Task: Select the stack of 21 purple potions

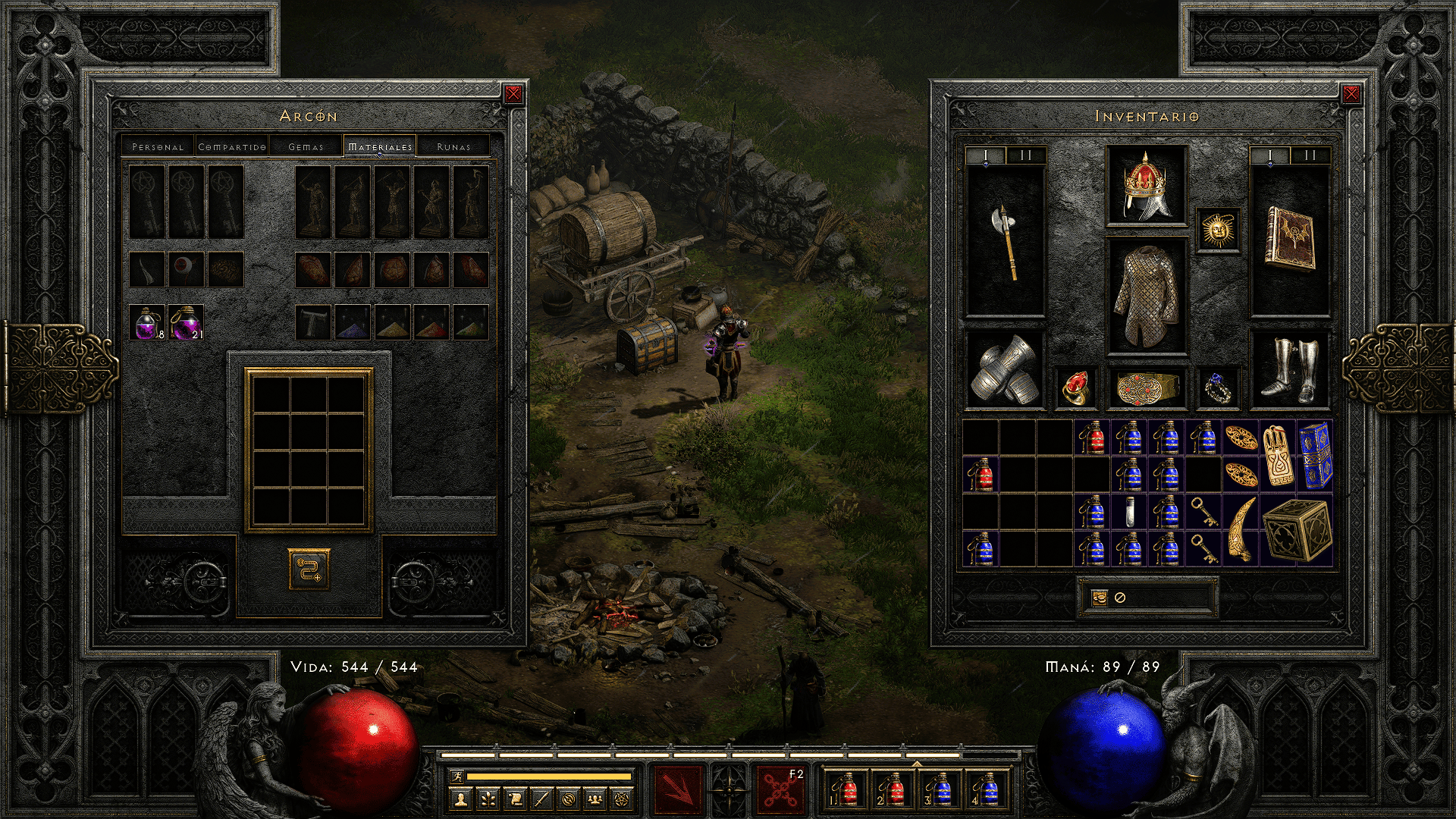Action: click(186, 322)
